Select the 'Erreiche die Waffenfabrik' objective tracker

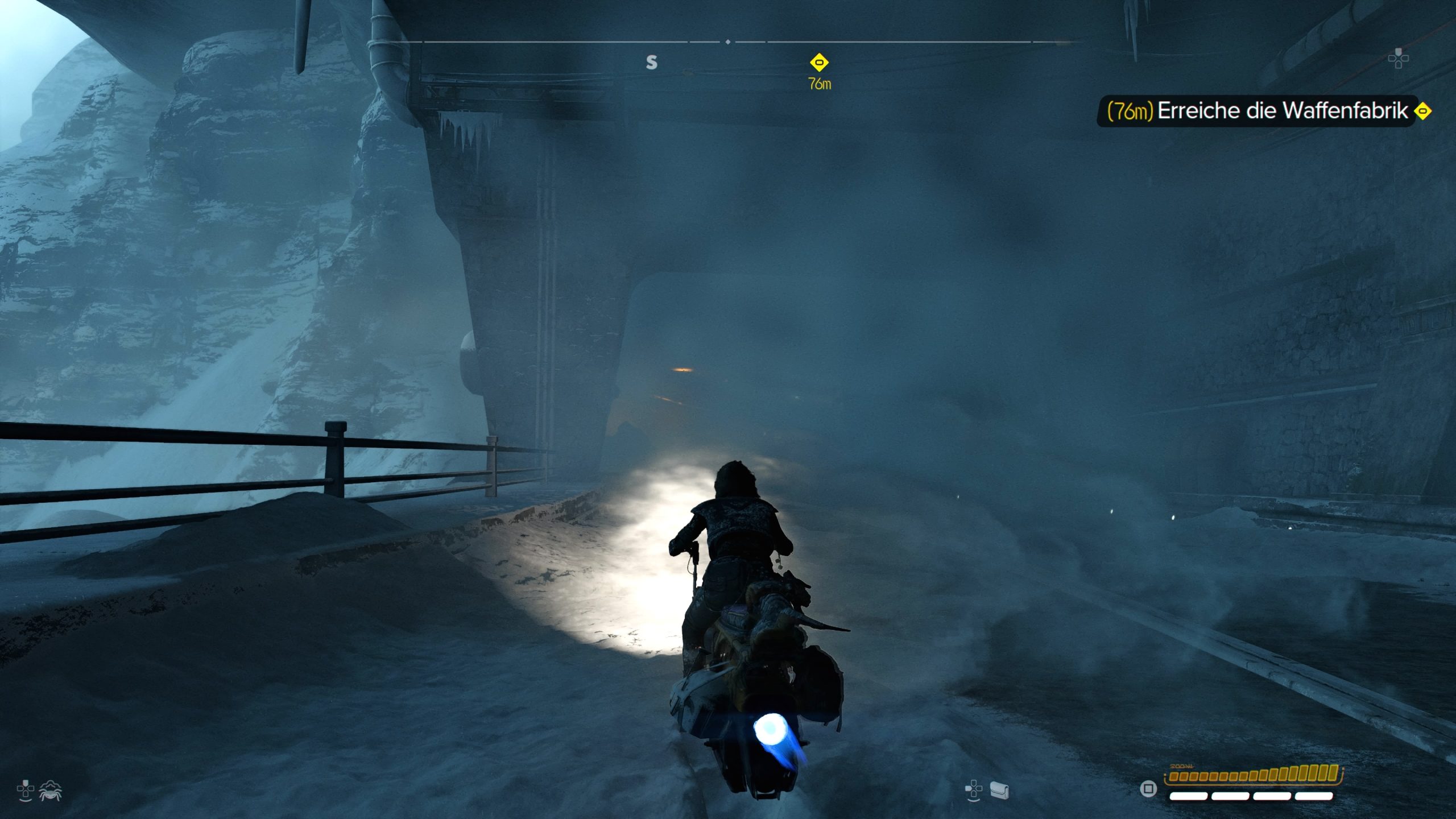tap(1264, 111)
